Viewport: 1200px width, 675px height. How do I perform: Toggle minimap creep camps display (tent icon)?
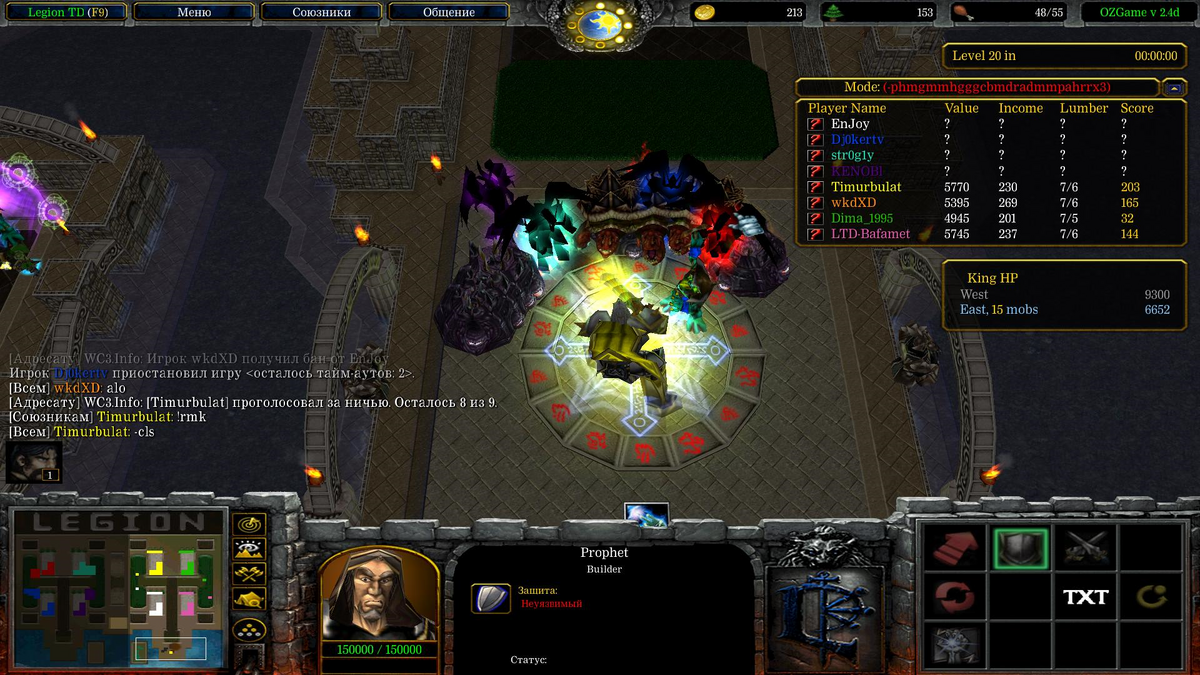(x=248, y=599)
